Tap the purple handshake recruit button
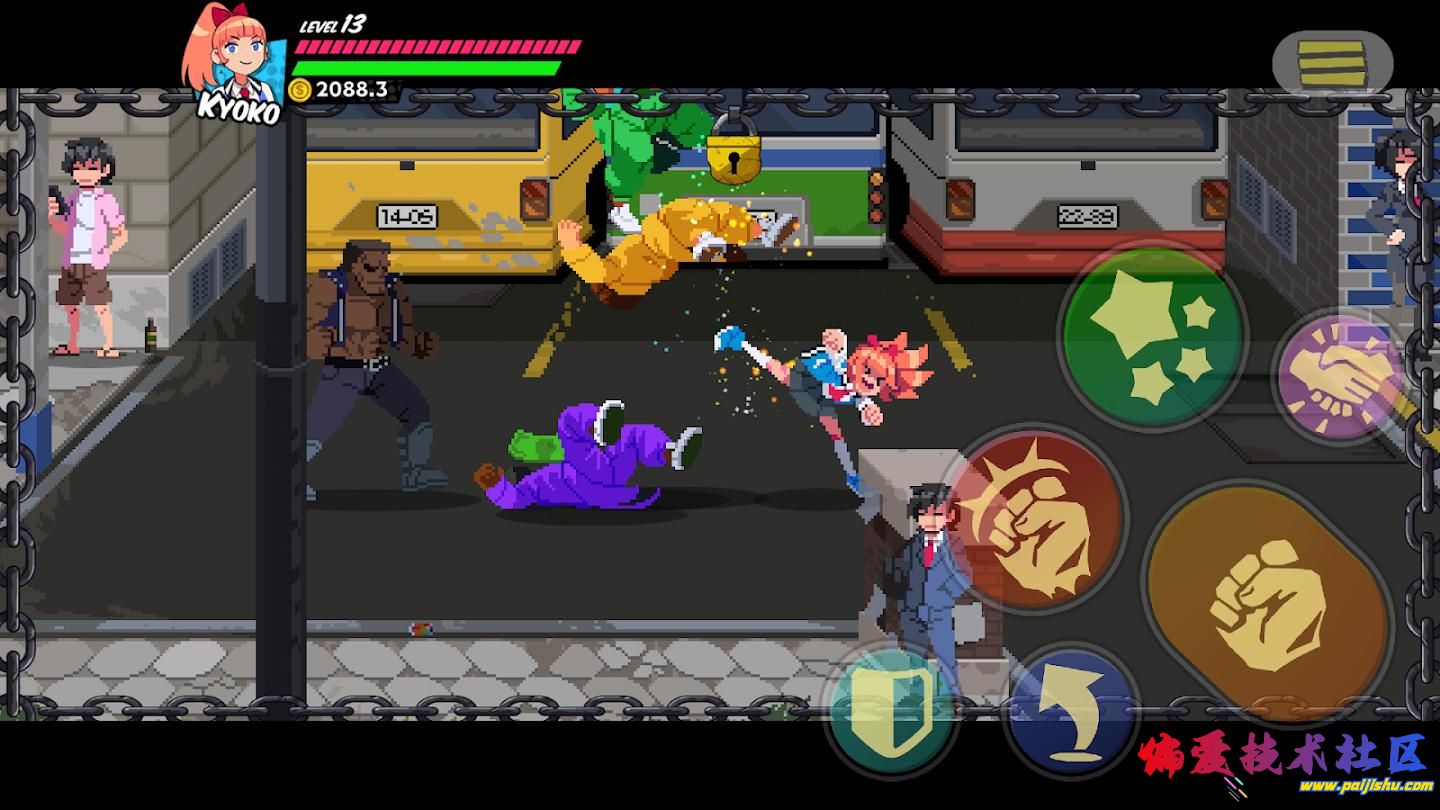1440x810 pixels. pos(1340,377)
